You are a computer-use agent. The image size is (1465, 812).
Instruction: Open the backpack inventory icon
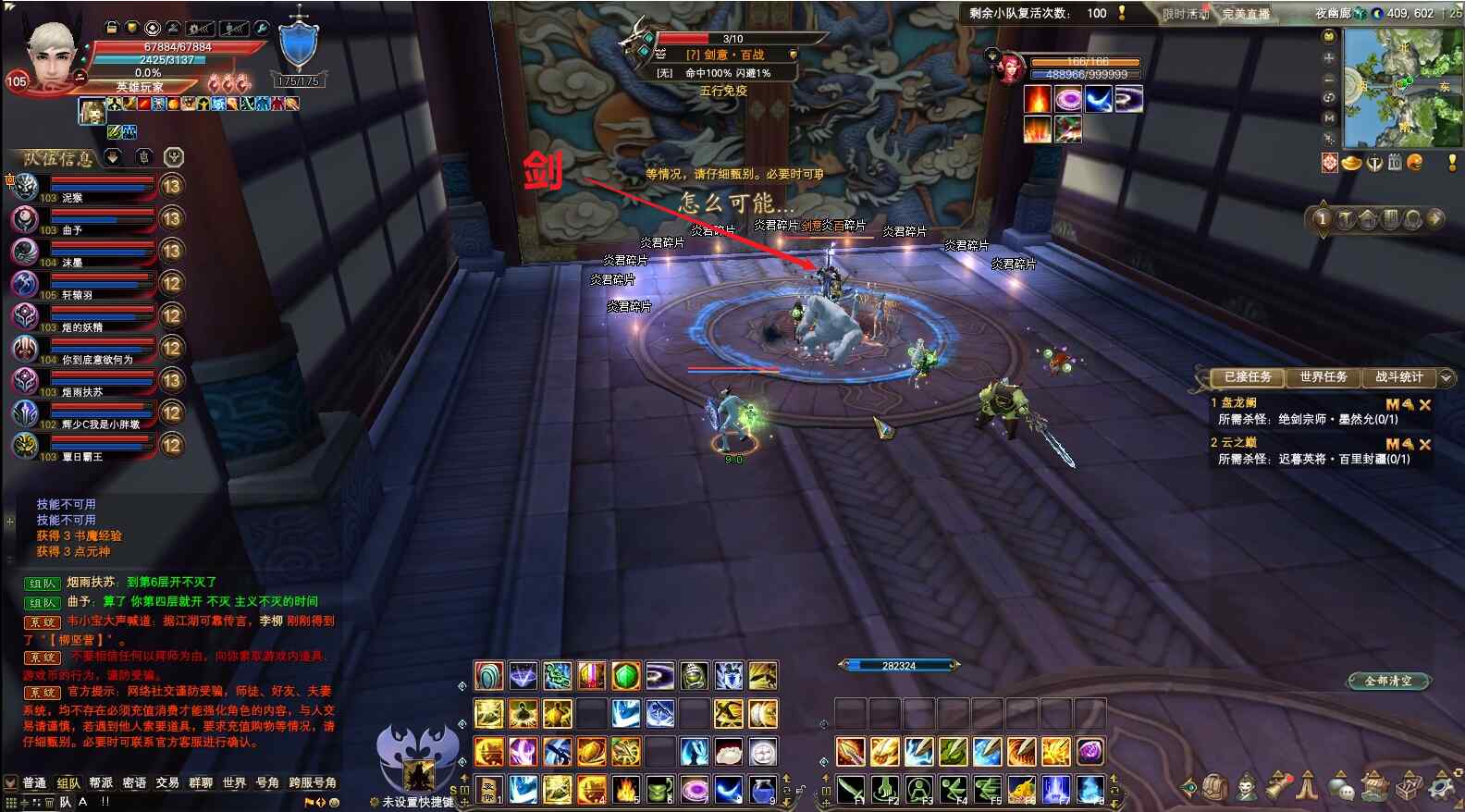point(1215,787)
